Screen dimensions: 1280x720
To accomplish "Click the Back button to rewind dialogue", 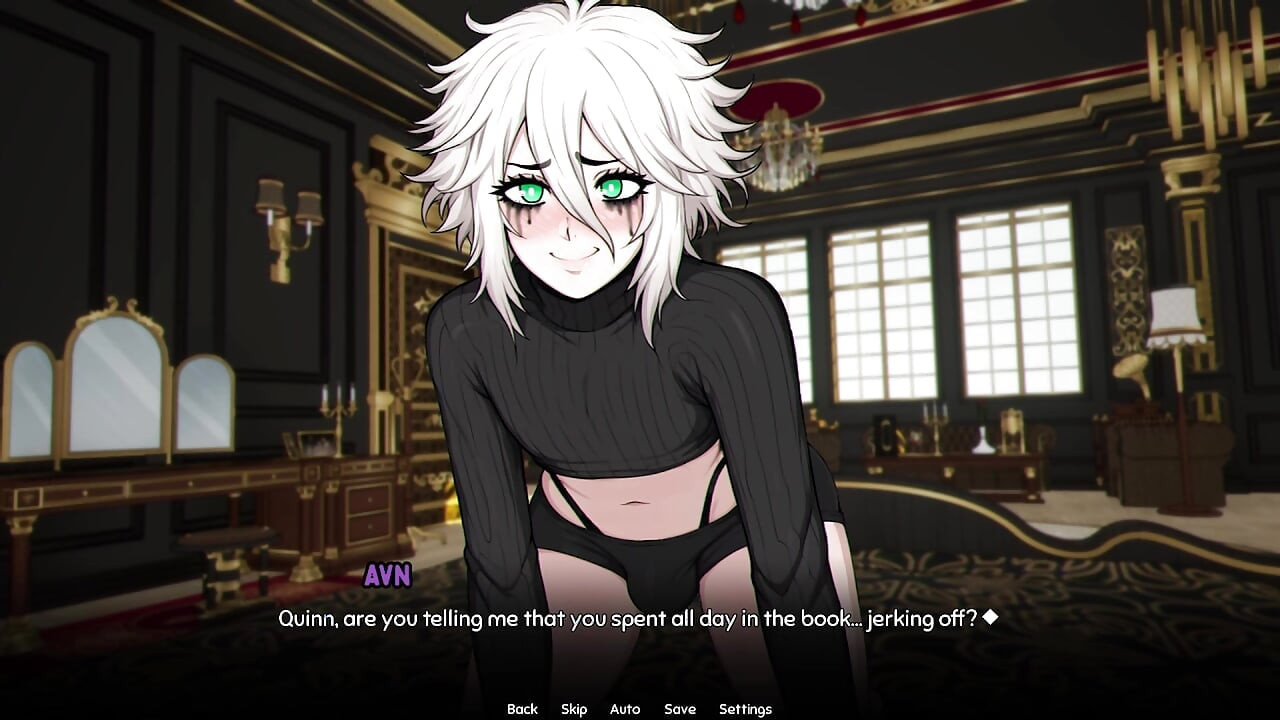I will tap(522, 708).
